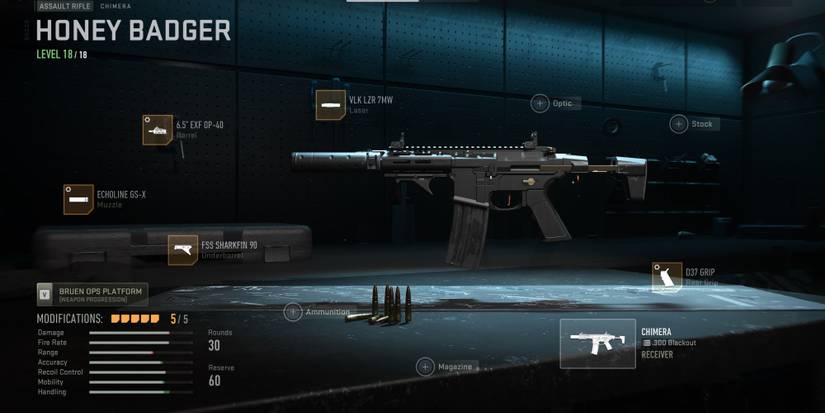Screen dimensions: 825x413
Task: Choose the Echoline GS-X muzzle attachment
Action: click(x=79, y=199)
